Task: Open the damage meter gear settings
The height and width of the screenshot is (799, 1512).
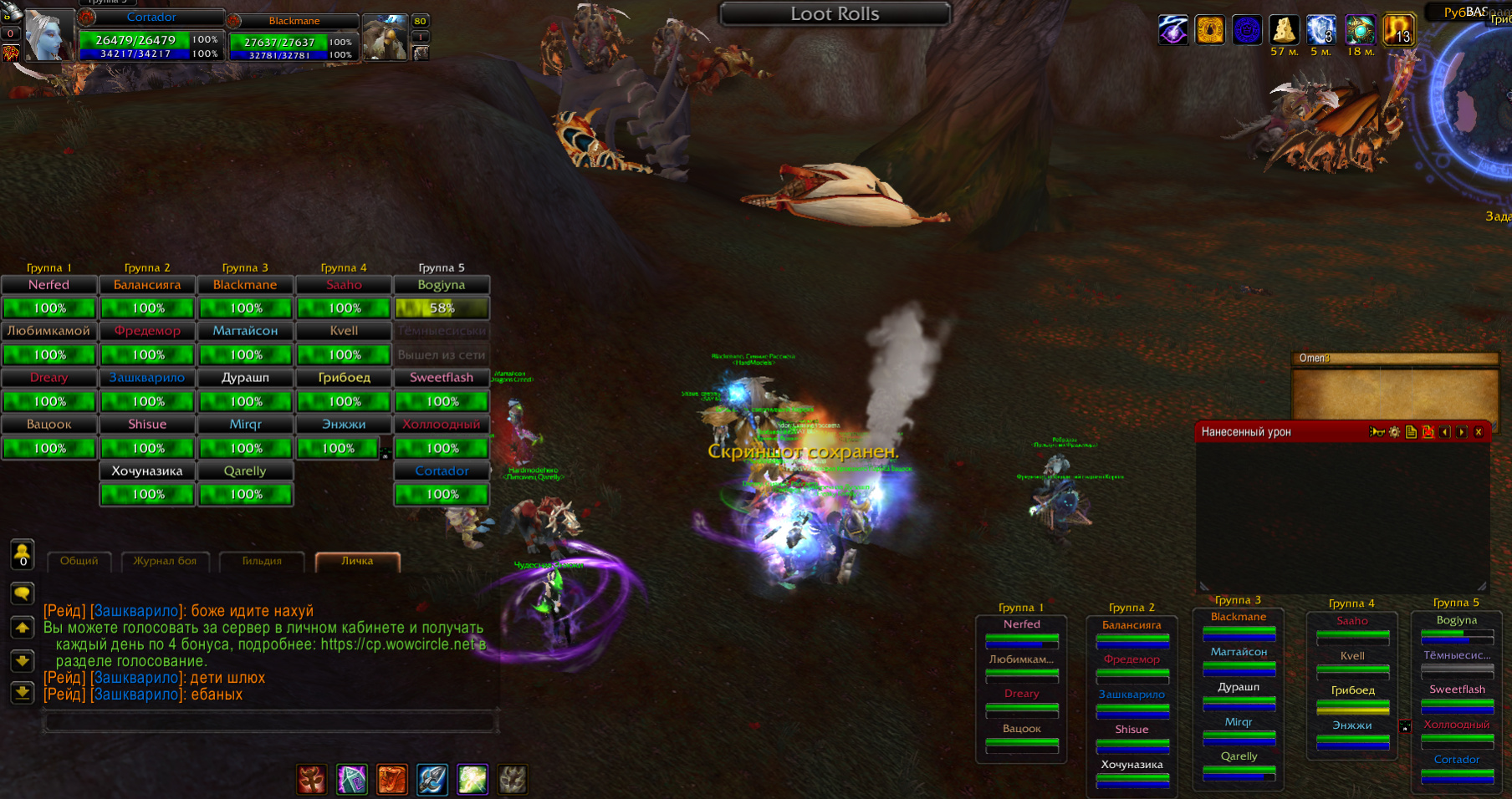Action: (x=1394, y=432)
